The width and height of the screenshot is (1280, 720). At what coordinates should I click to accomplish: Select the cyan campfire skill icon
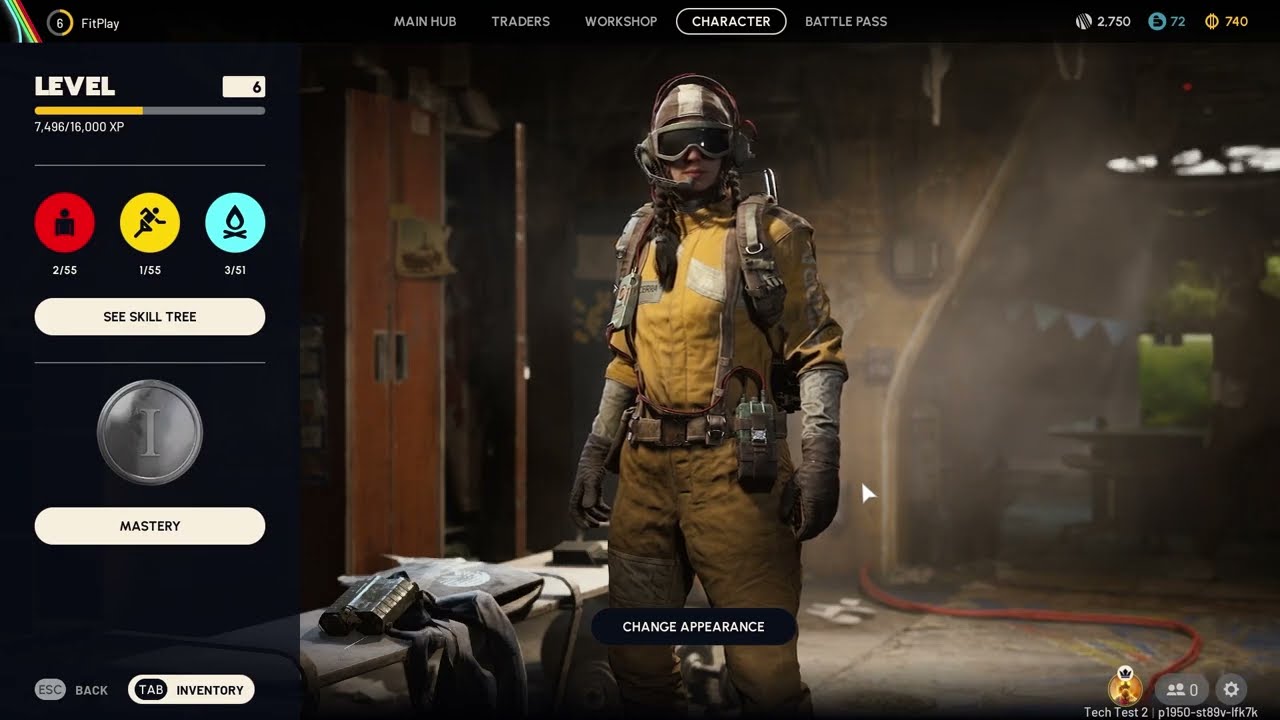[235, 223]
